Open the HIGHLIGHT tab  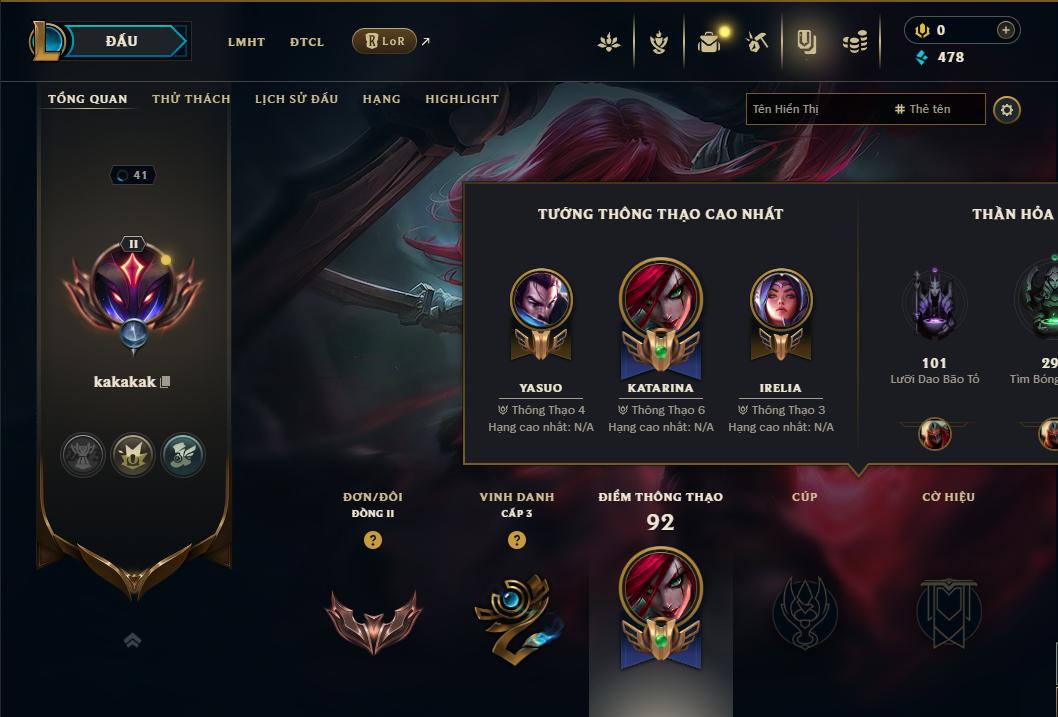pos(461,99)
